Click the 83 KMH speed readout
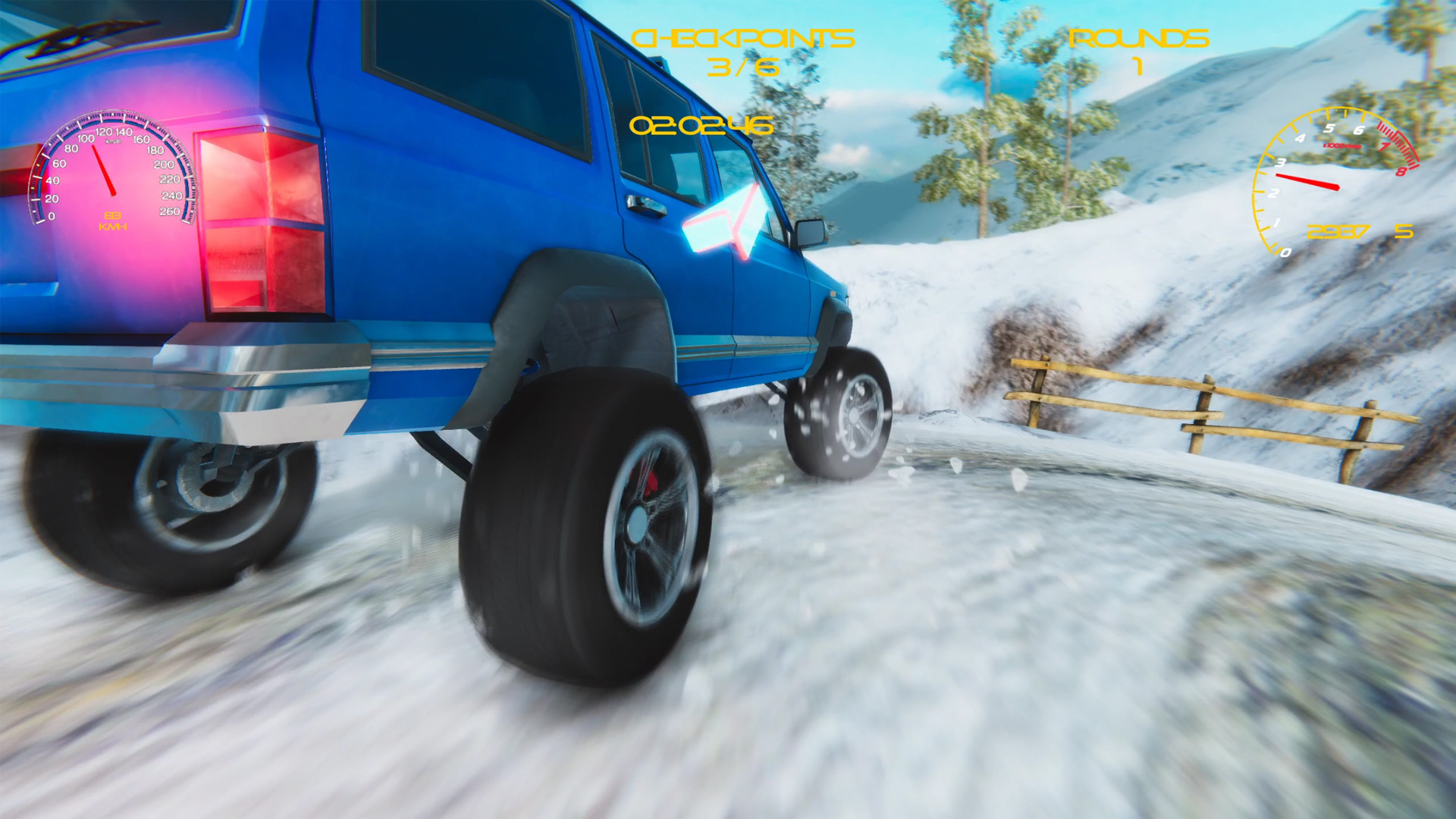Viewport: 1456px width, 819px height. pyautogui.click(x=114, y=221)
